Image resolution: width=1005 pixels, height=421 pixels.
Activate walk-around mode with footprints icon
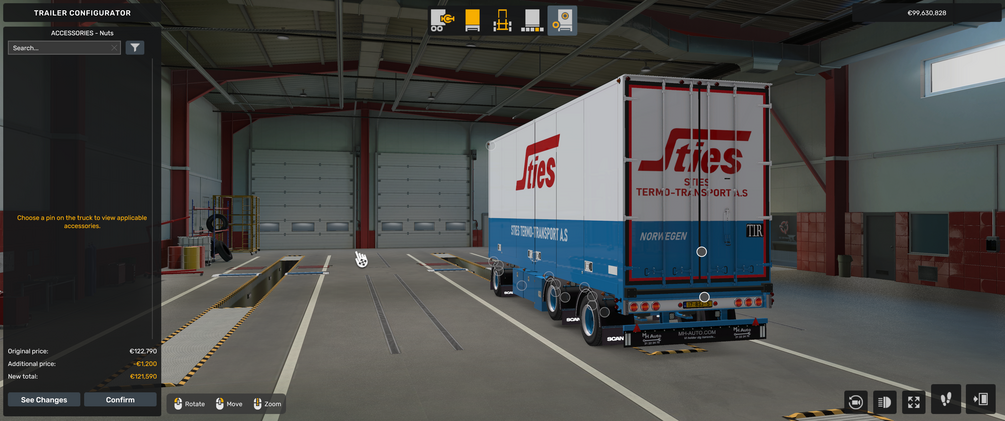click(x=946, y=399)
